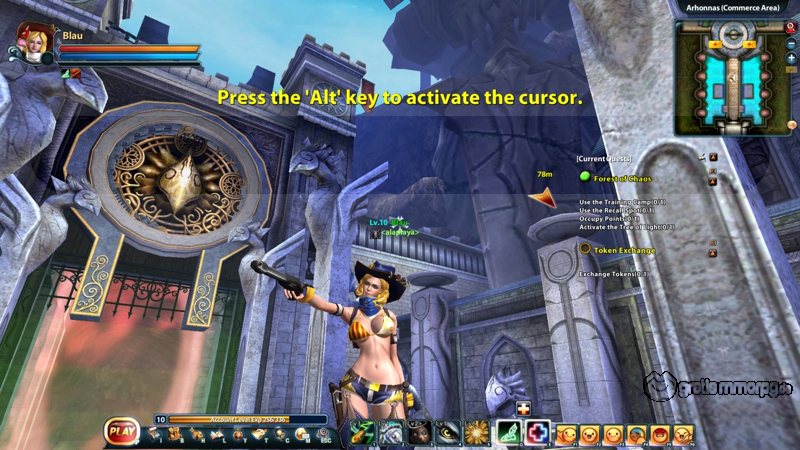Activate the green boot dash skill
The height and width of the screenshot is (450, 800).
click(x=509, y=432)
